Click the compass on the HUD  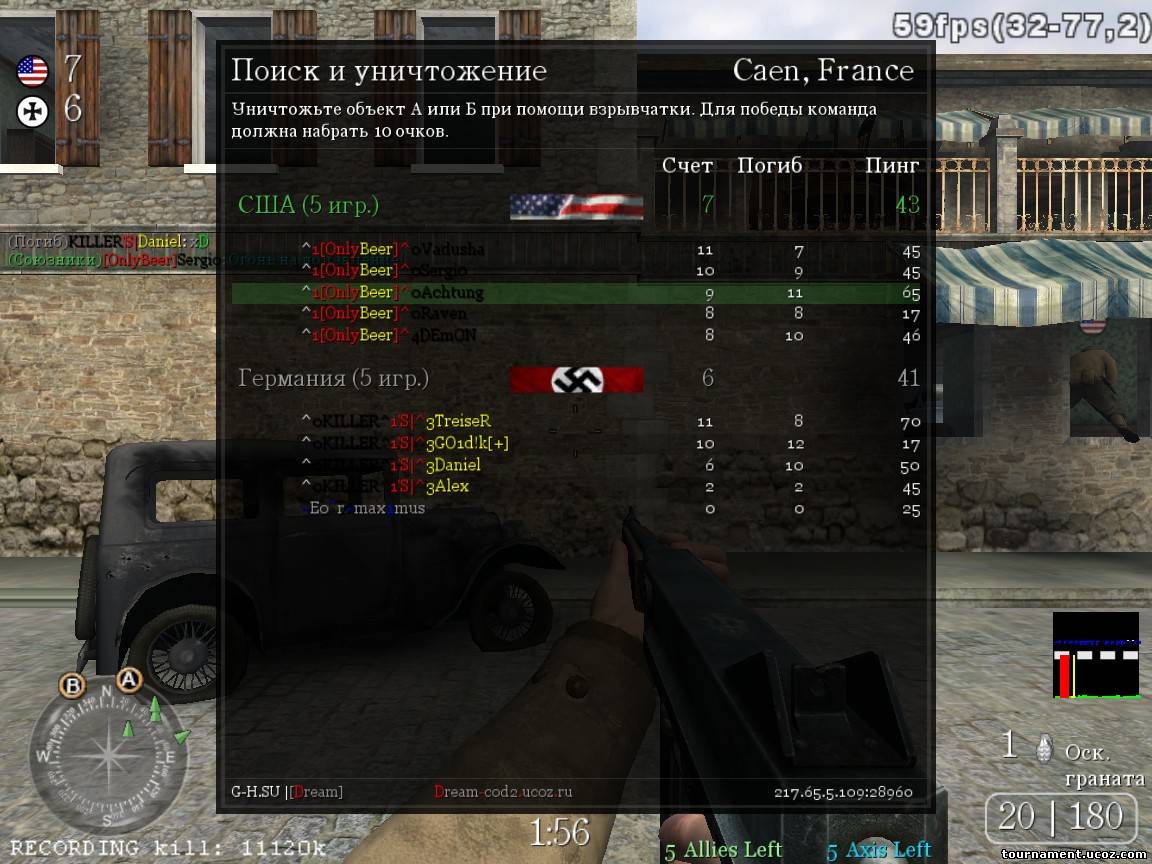click(108, 757)
